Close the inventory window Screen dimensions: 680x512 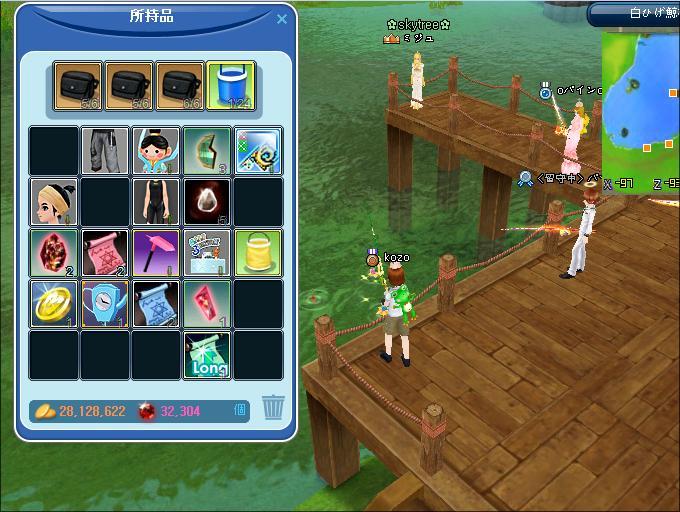coord(281,19)
